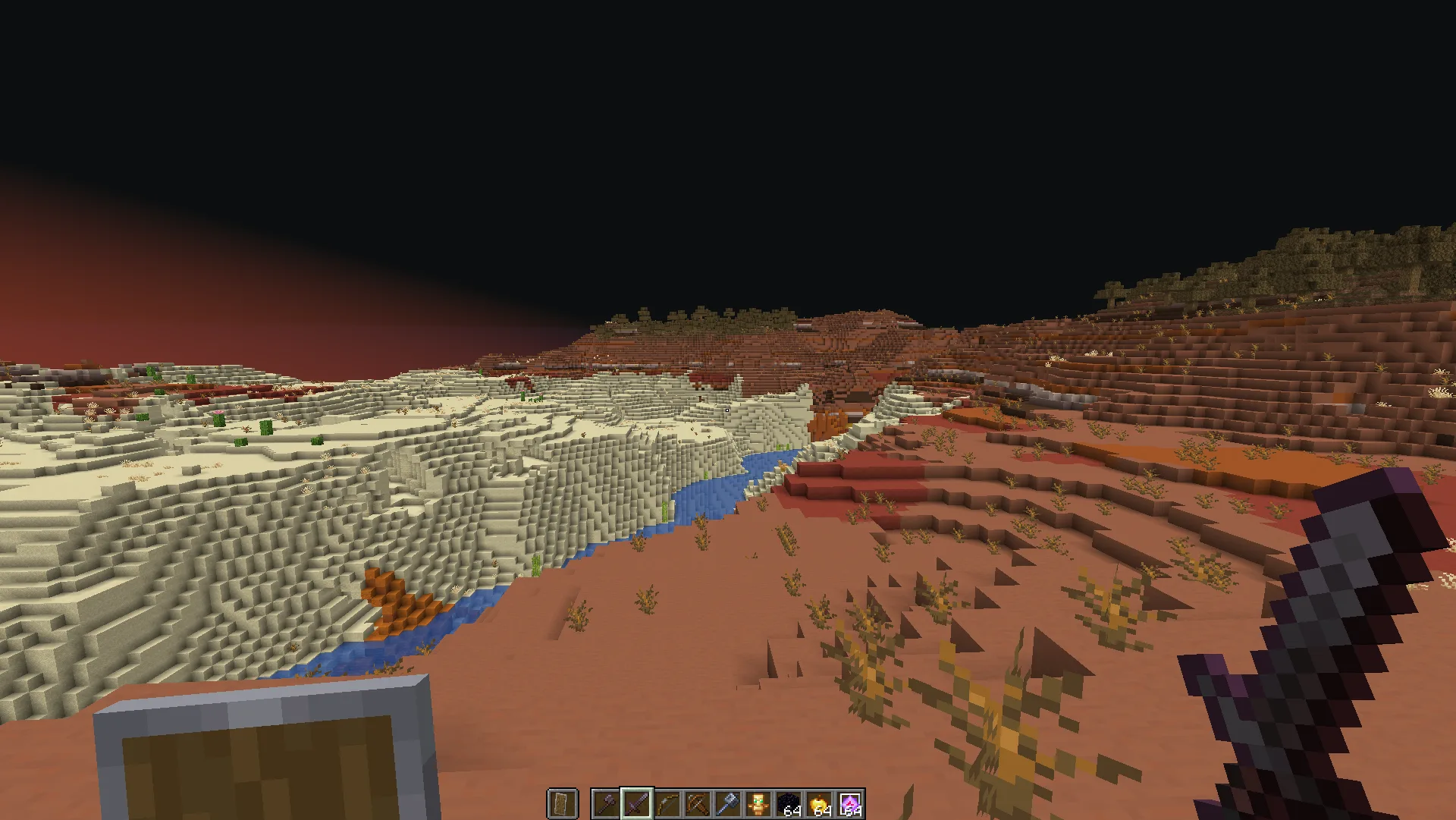Pick the mace hotbar slot
The image size is (1456, 820).
coord(728,804)
